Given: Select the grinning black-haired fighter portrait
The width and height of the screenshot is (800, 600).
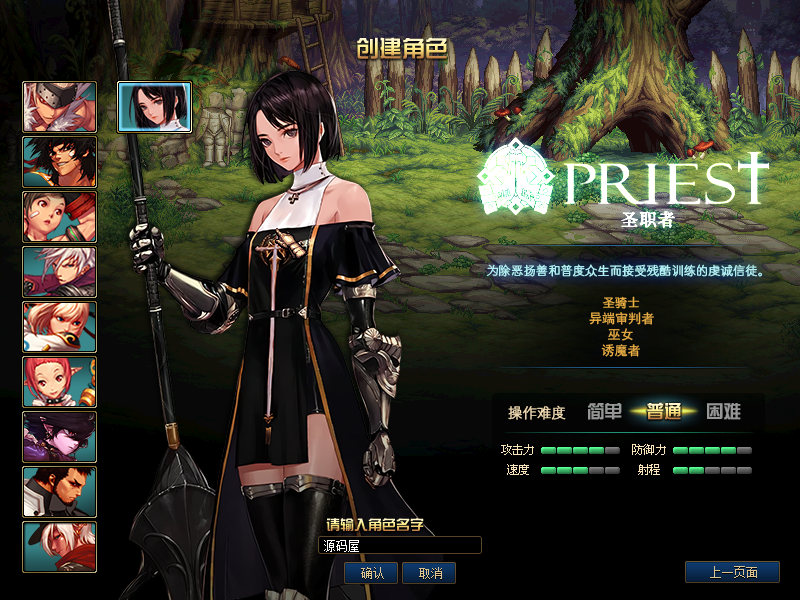Looking at the screenshot, I should click(x=60, y=162).
